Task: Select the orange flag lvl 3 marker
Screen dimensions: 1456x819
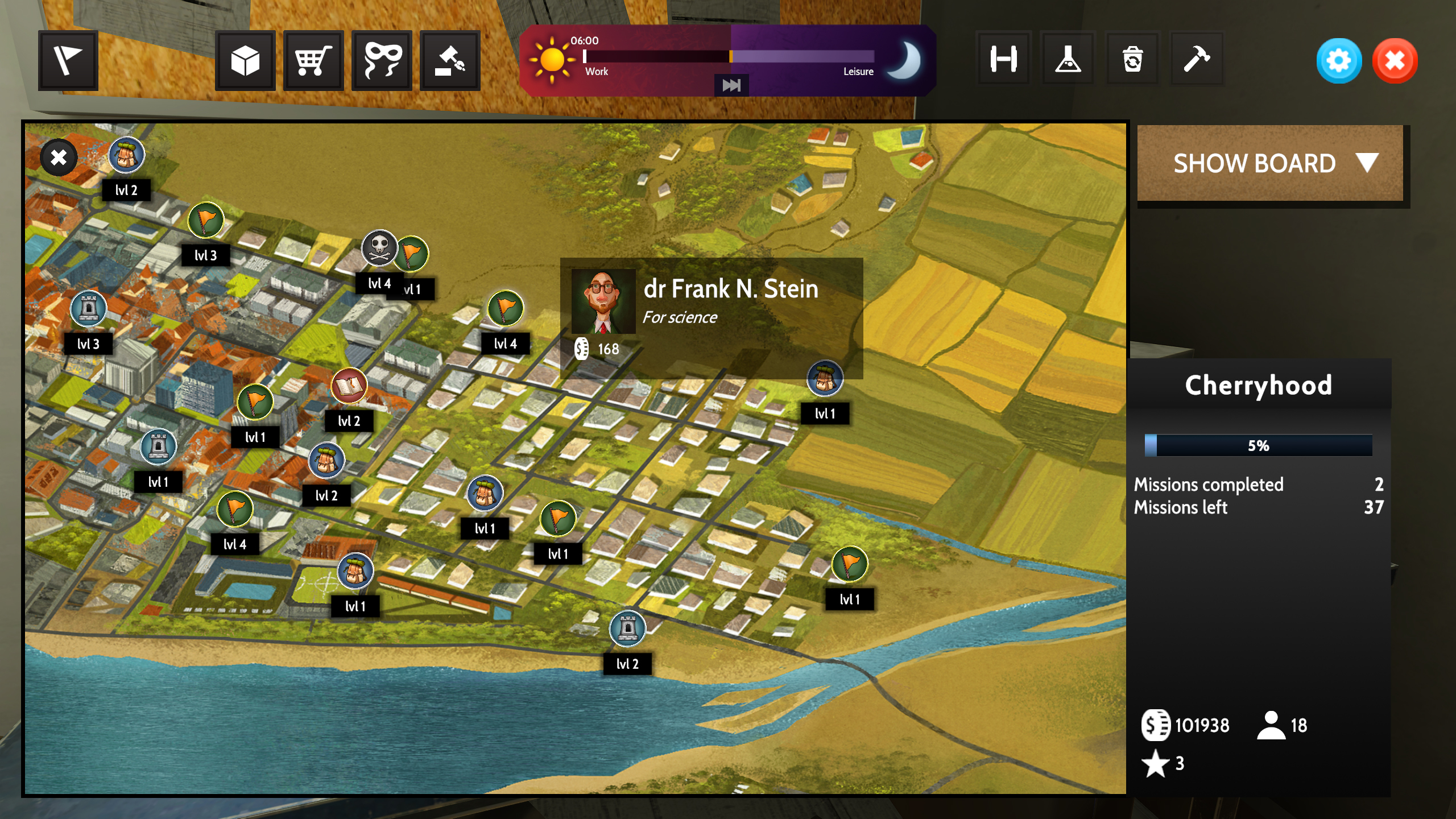Action: (205, 221)
